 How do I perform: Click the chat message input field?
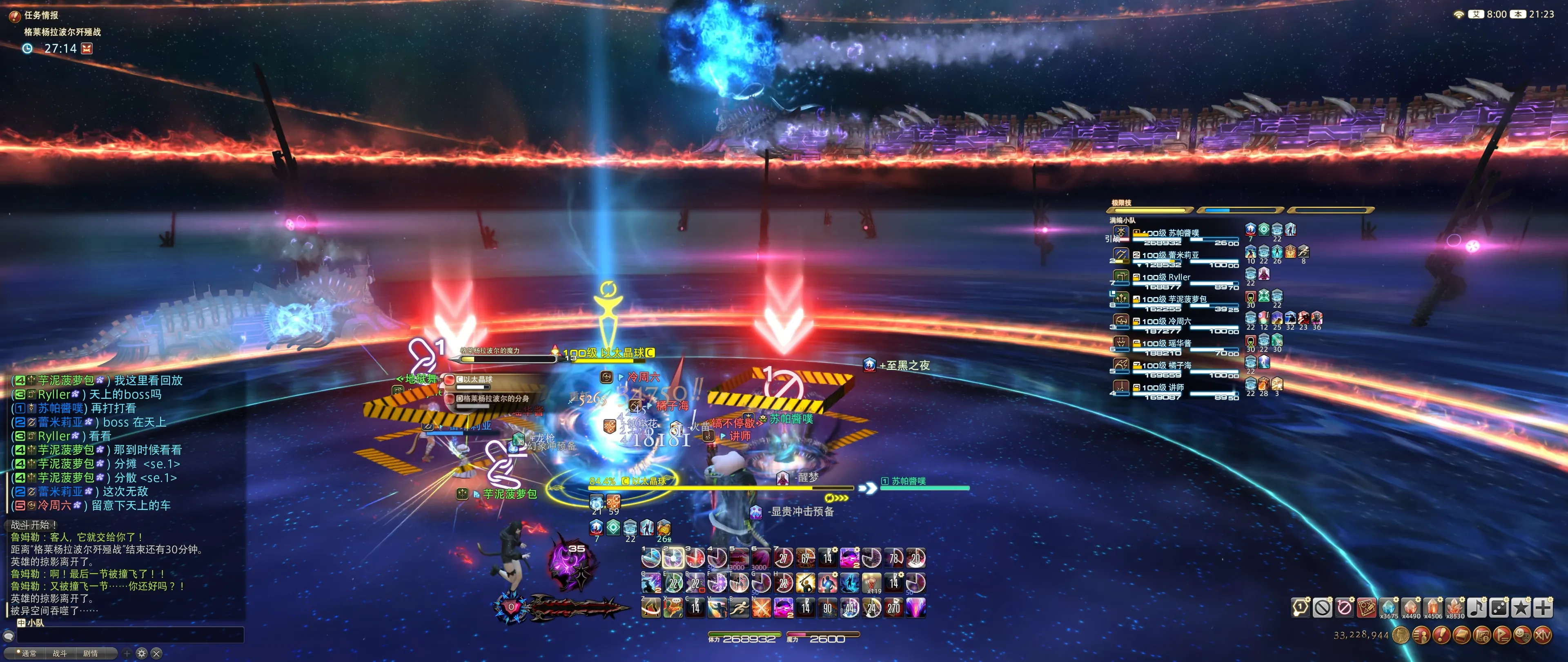[x=130, y=635]
